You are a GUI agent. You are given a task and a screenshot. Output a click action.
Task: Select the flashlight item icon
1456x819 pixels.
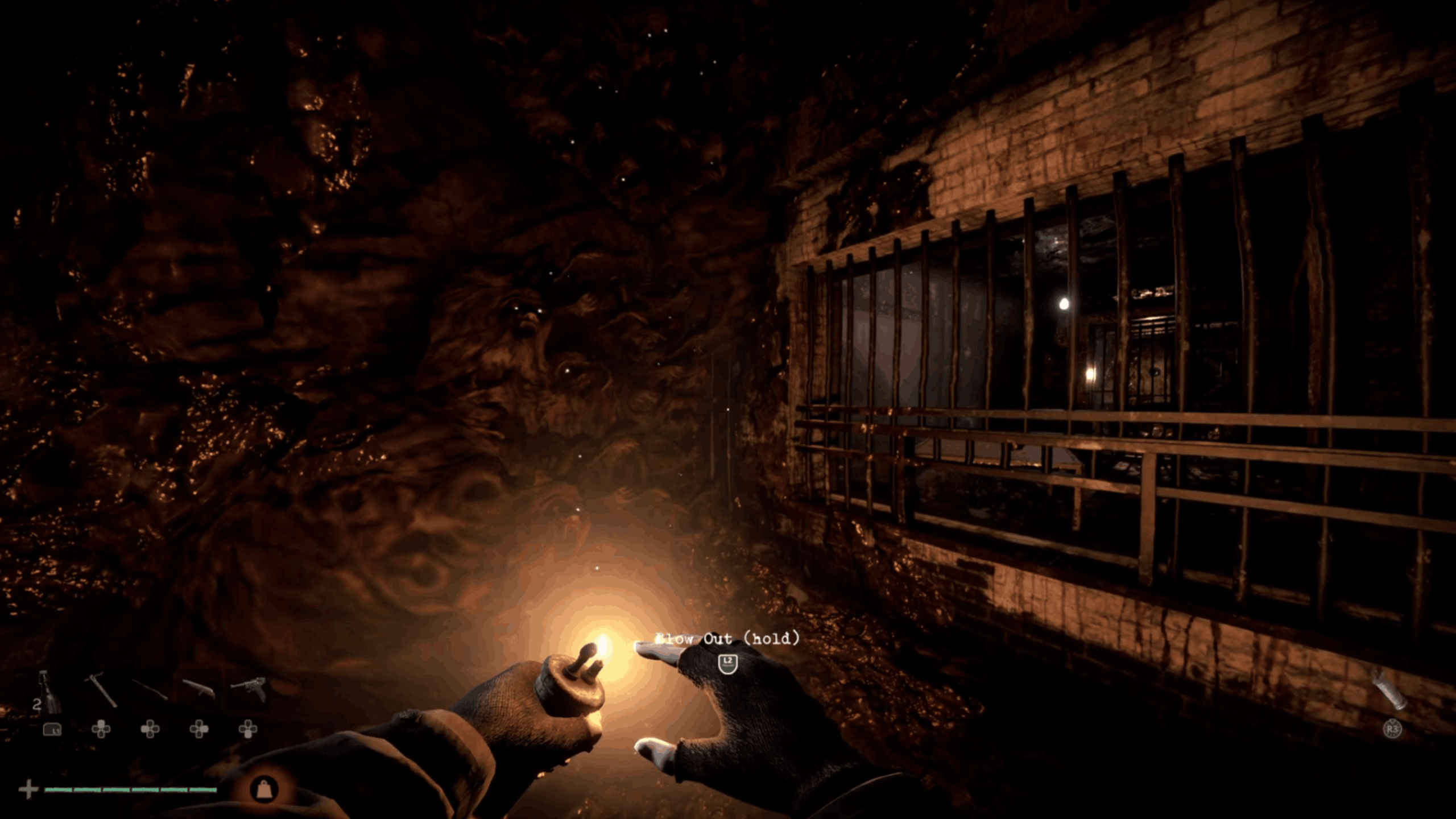pyautogui.click(x=1389, y=690)
